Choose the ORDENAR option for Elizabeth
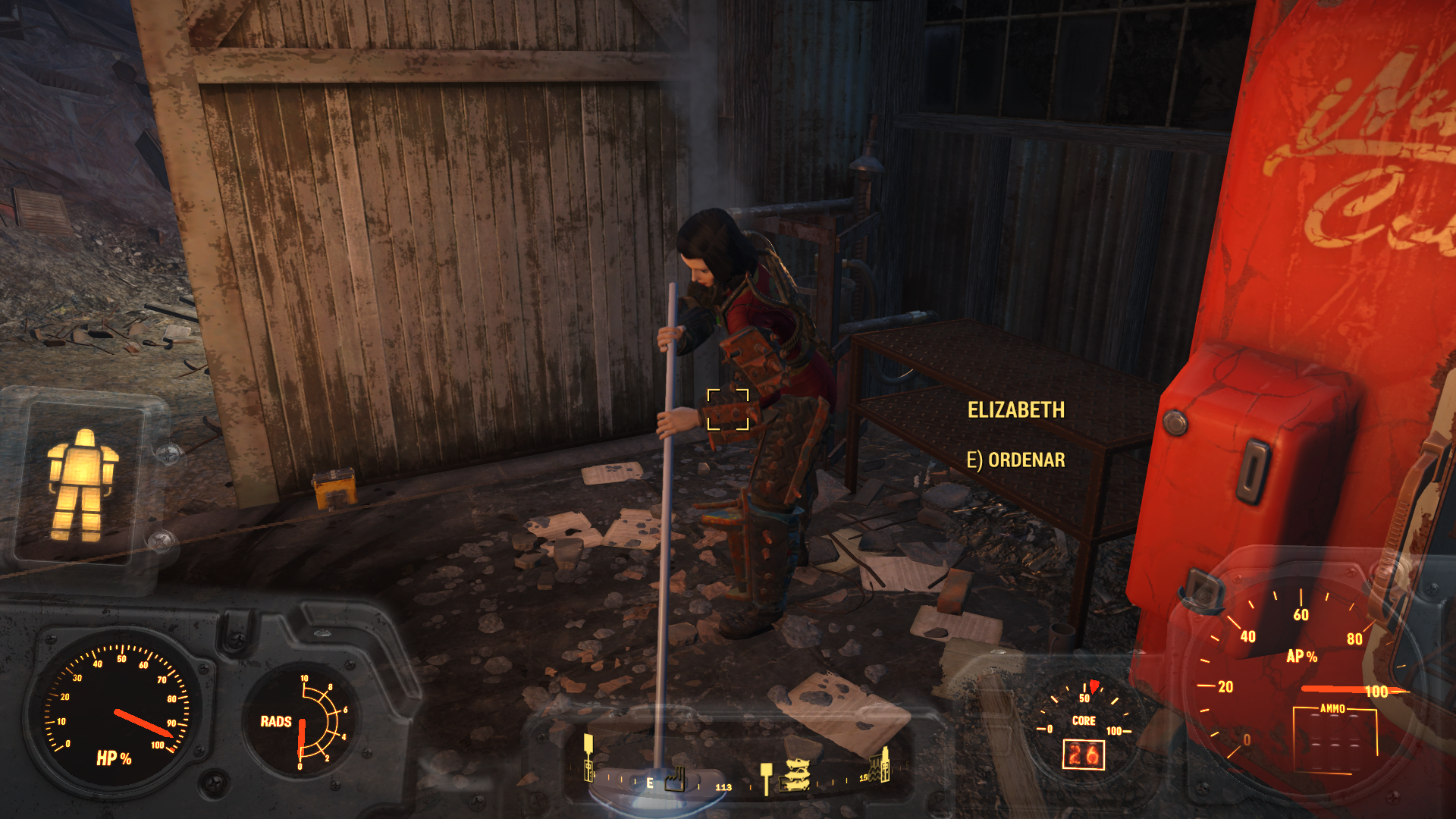Viewport: 1456px width, 819px height. [1015, 460]
